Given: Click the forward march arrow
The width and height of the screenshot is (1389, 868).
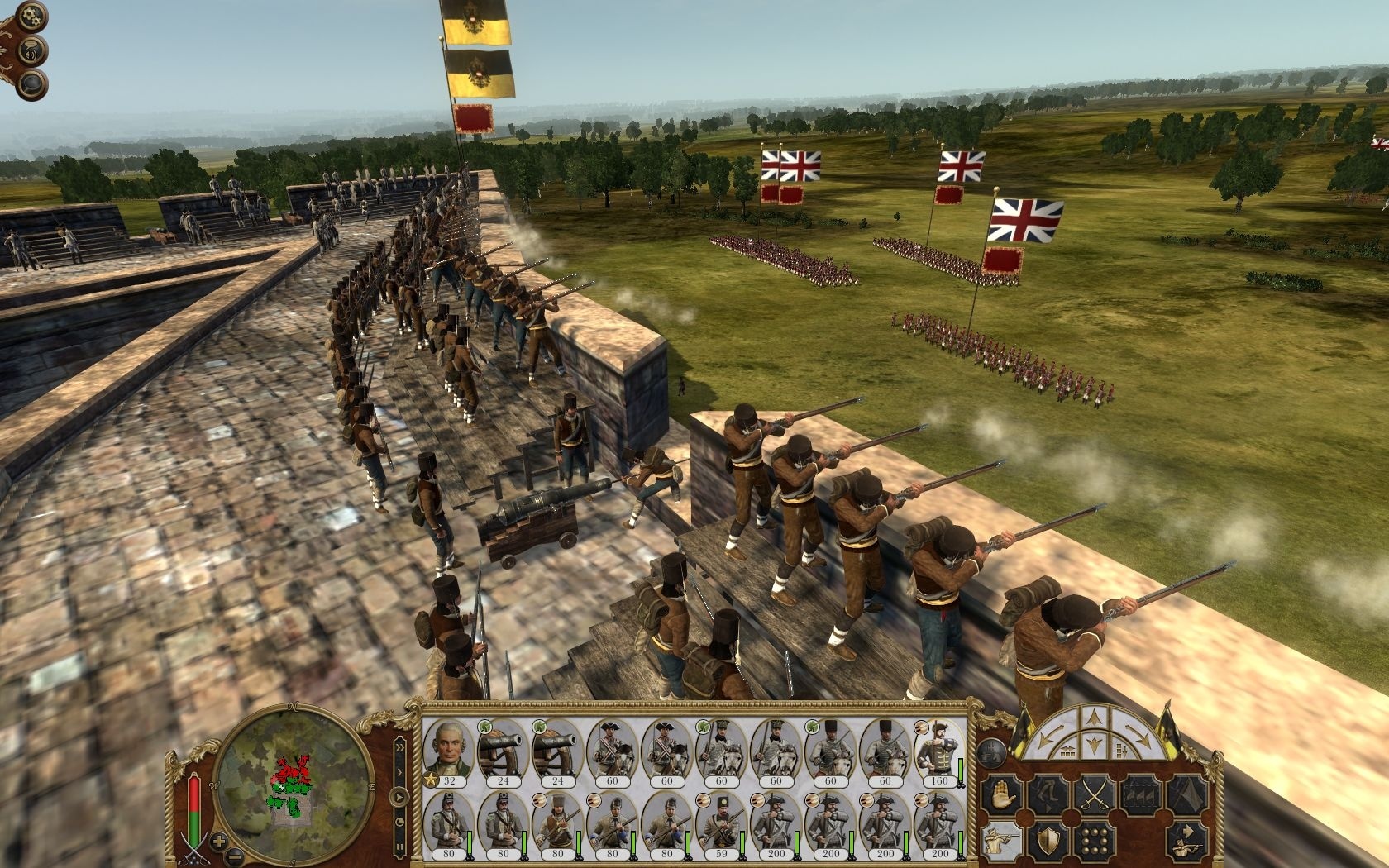Looking at the screenshot, I should pos(1093,717).
